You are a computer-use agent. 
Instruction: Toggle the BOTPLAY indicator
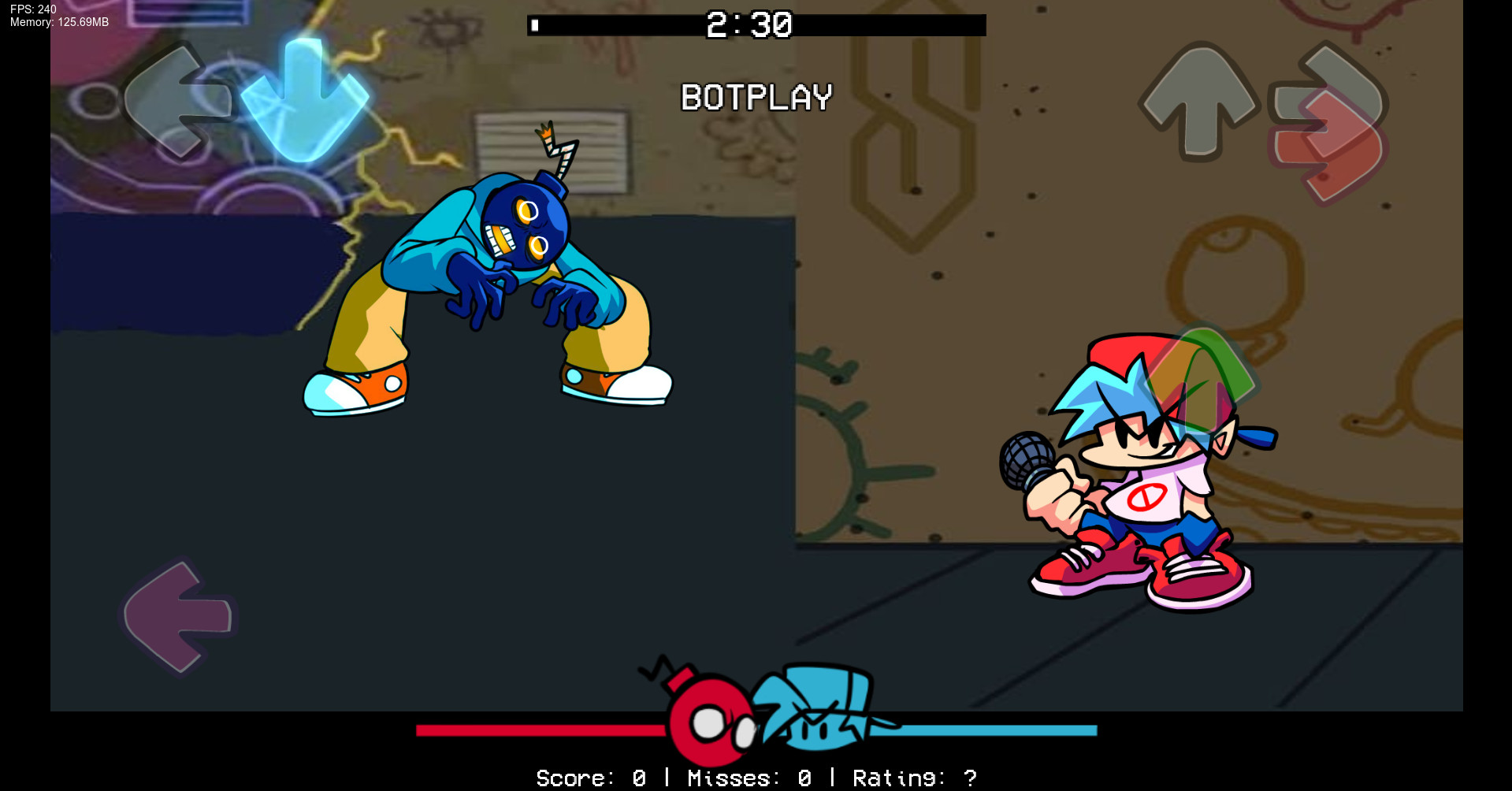755,97
